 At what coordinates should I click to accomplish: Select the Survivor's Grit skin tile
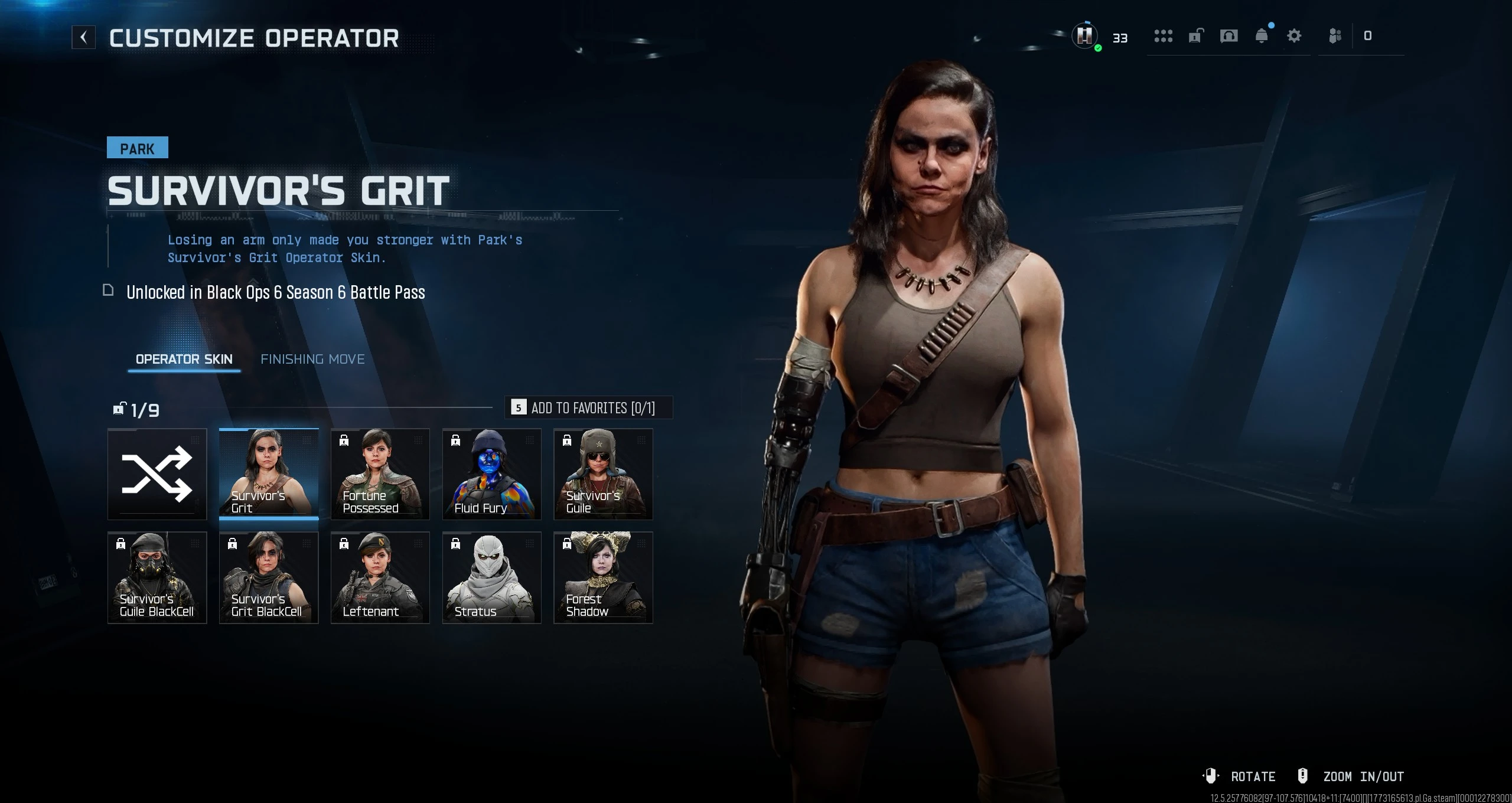(x=269, y=474)
